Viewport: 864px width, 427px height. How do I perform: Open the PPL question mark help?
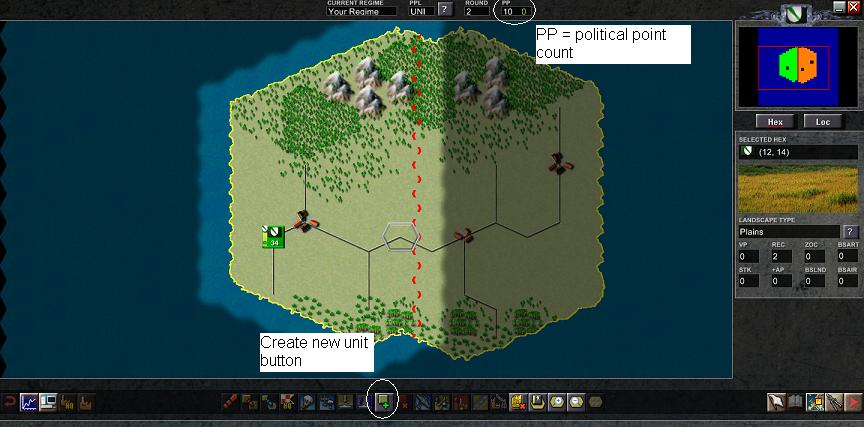[445, 10]
